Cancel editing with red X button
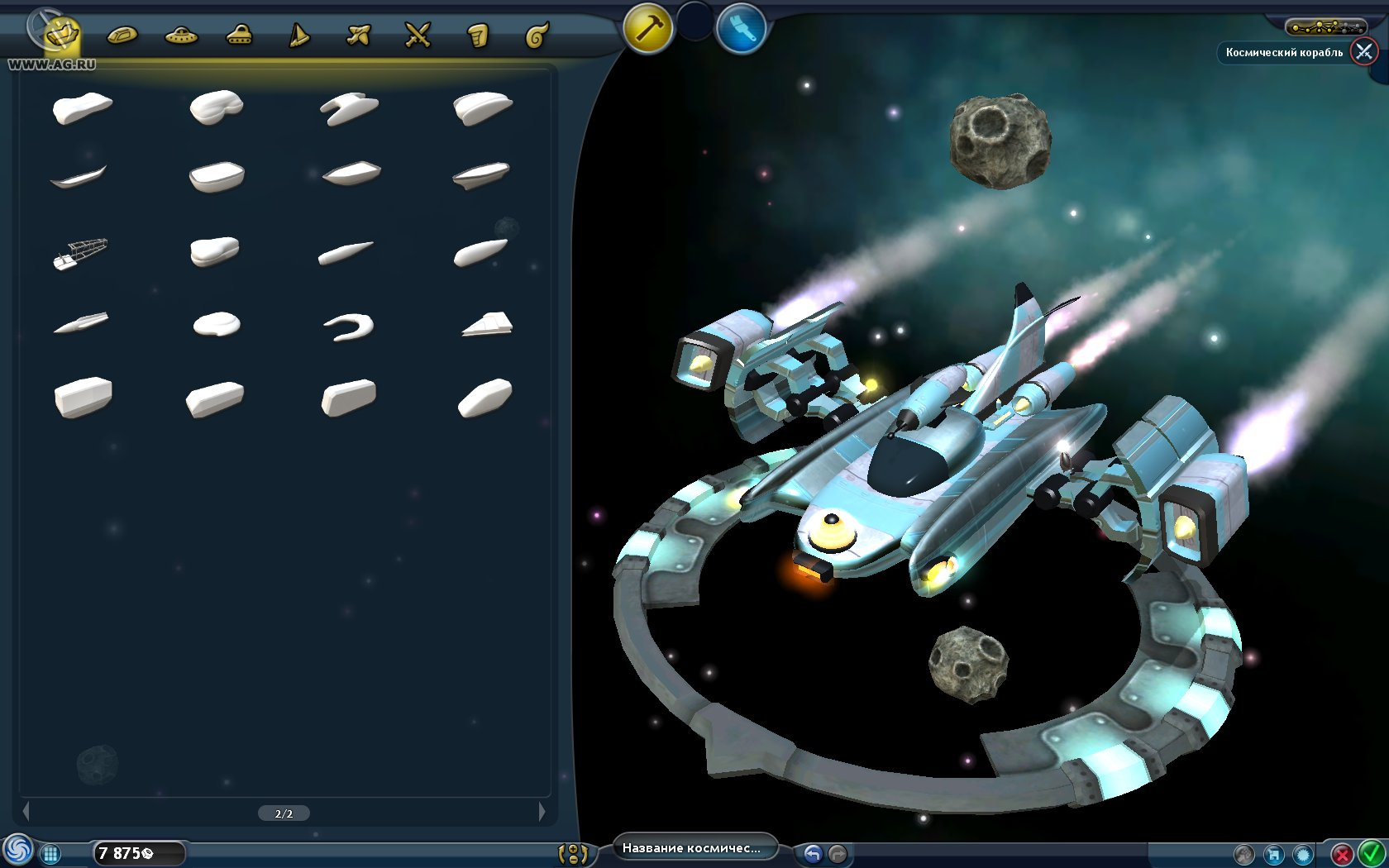1389x868 pixels. click(x=1342, y=854)
